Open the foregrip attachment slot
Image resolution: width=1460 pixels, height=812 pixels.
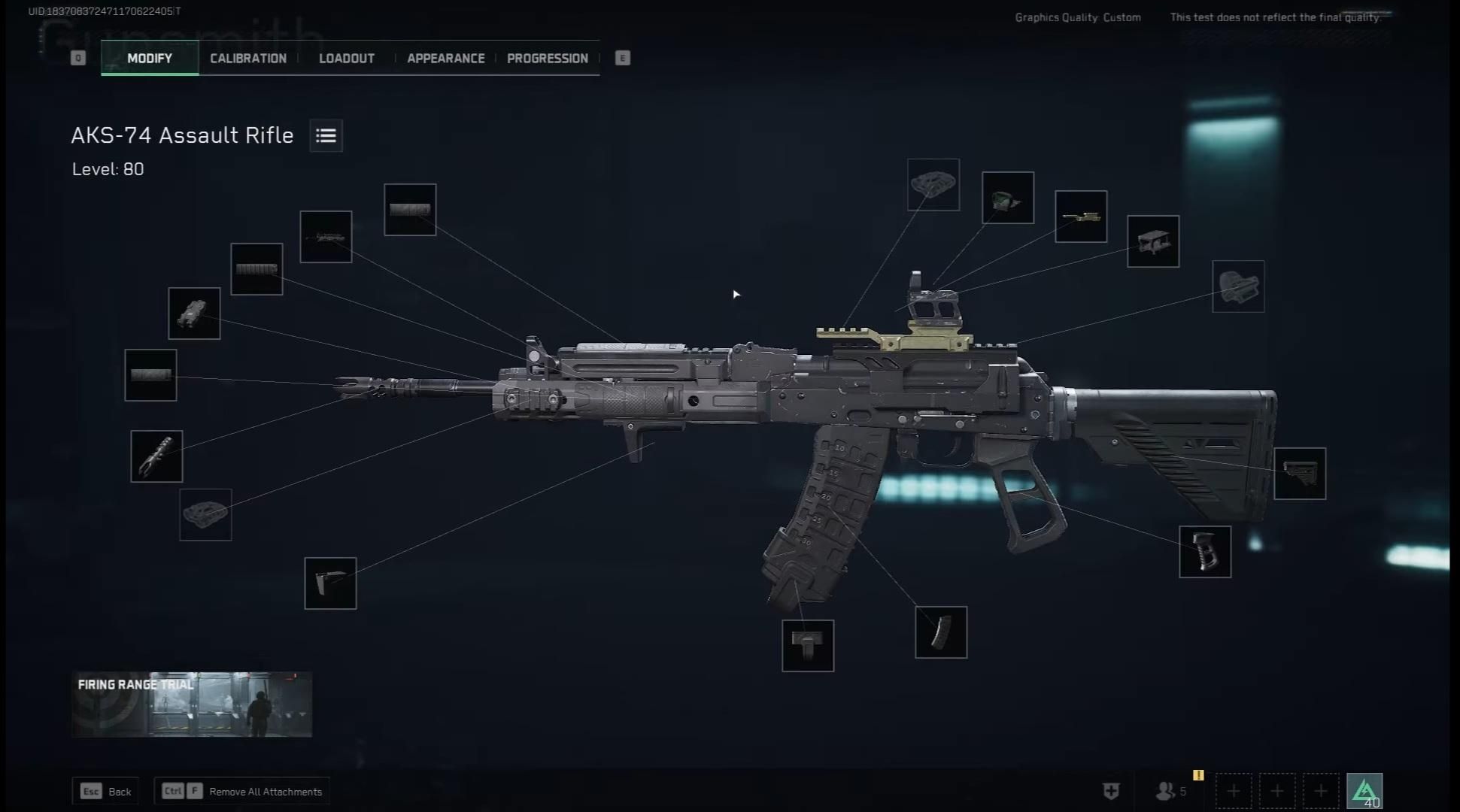click(x=330, y=583)
